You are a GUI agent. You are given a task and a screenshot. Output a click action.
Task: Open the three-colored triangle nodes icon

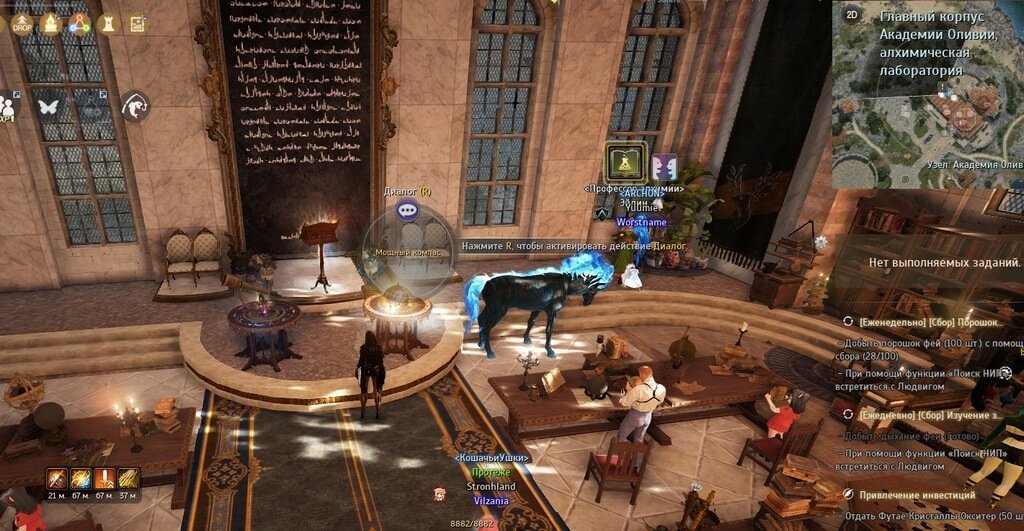tap(78, 23)
